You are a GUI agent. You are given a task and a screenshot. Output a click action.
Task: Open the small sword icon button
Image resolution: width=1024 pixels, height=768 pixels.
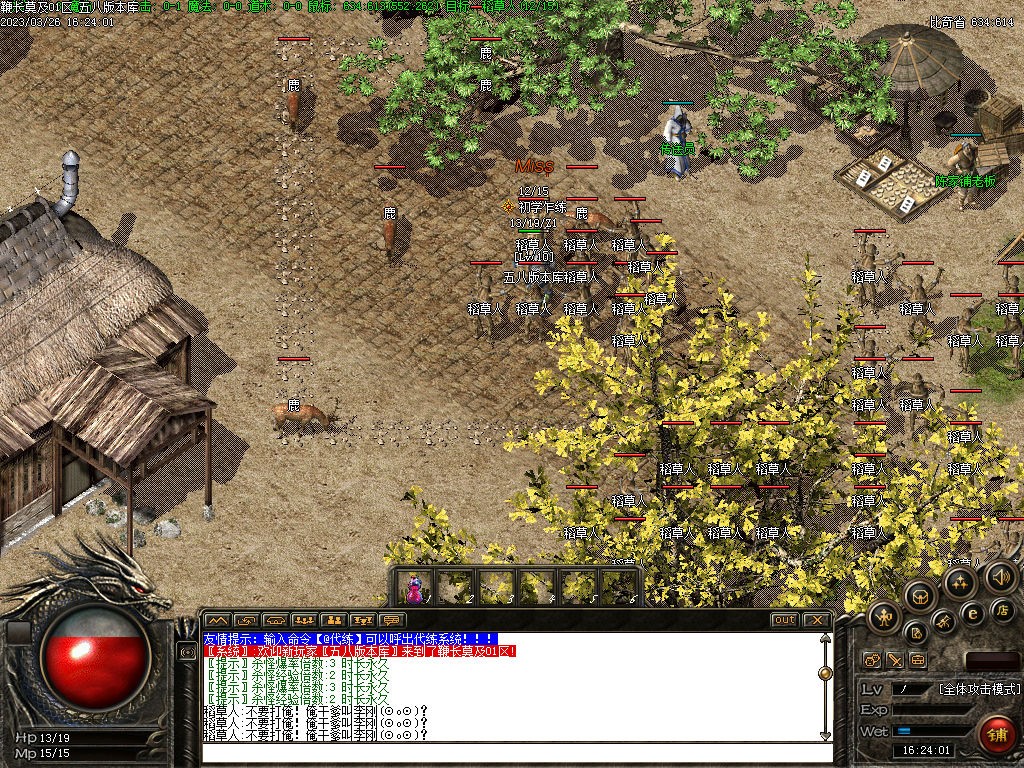click(x=895, y=660)
